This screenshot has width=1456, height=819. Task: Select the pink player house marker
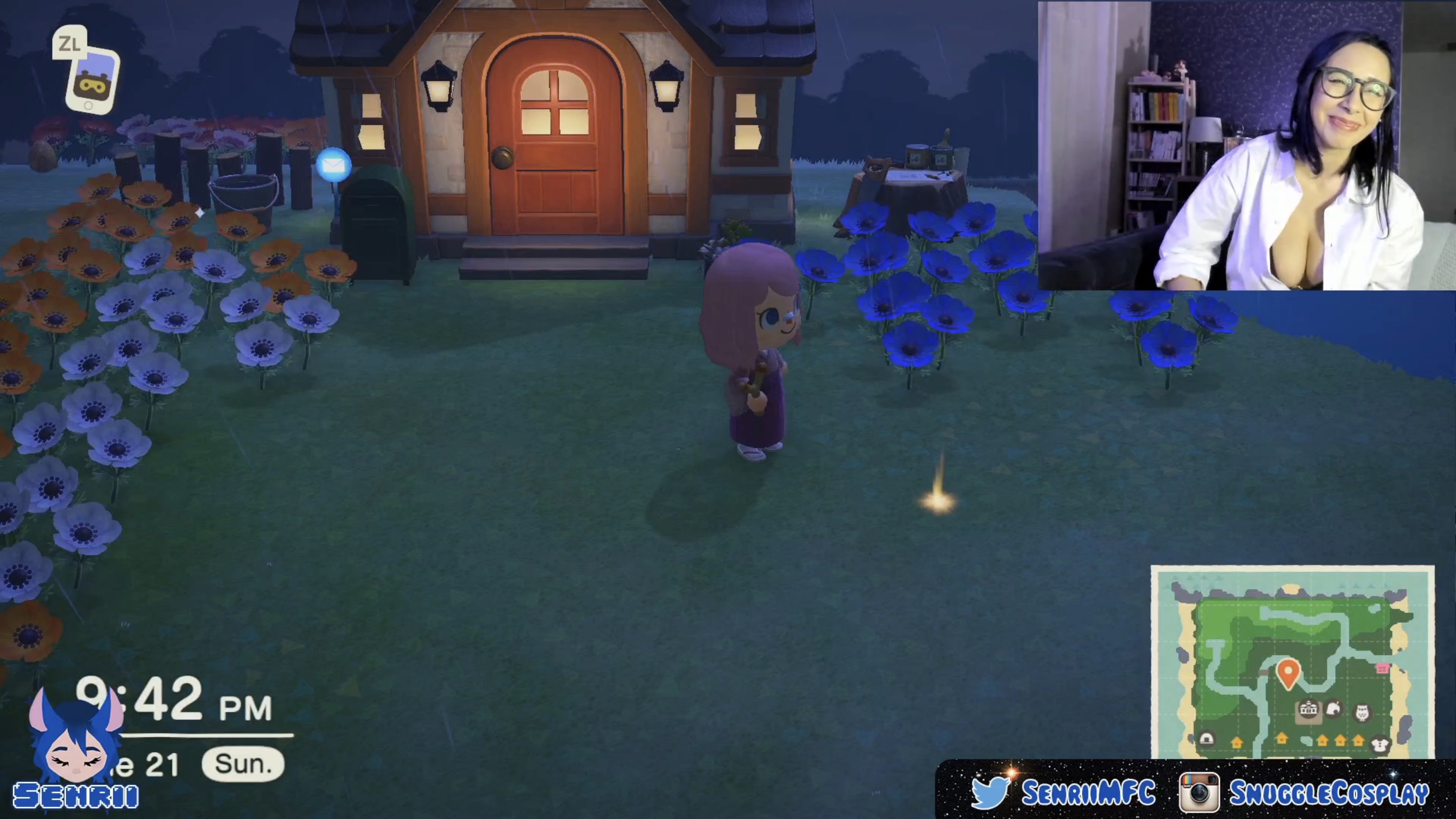[1383, 669]
